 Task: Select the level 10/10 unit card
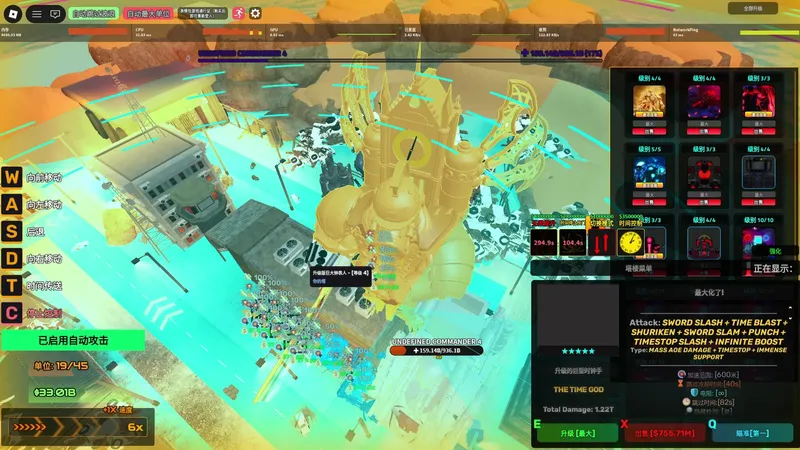[x=759, y=241]
